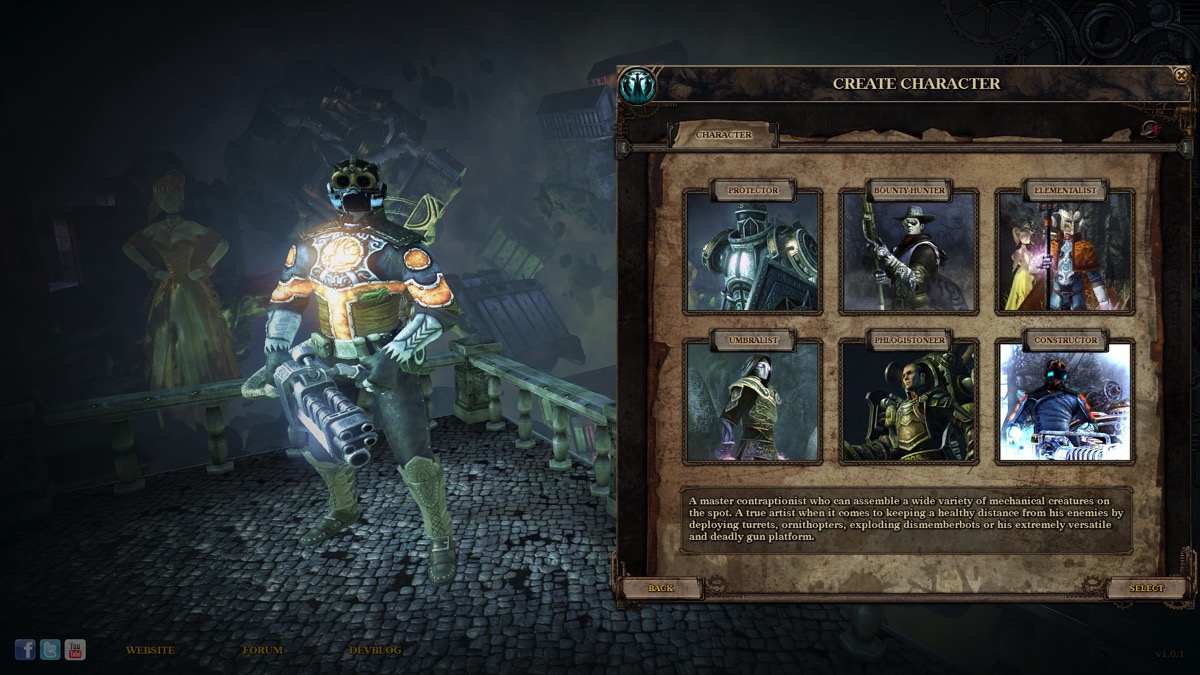Confirm class with the Select button
The width and height of the screenshot is (1200, 675).
[x=1146, y=588]
